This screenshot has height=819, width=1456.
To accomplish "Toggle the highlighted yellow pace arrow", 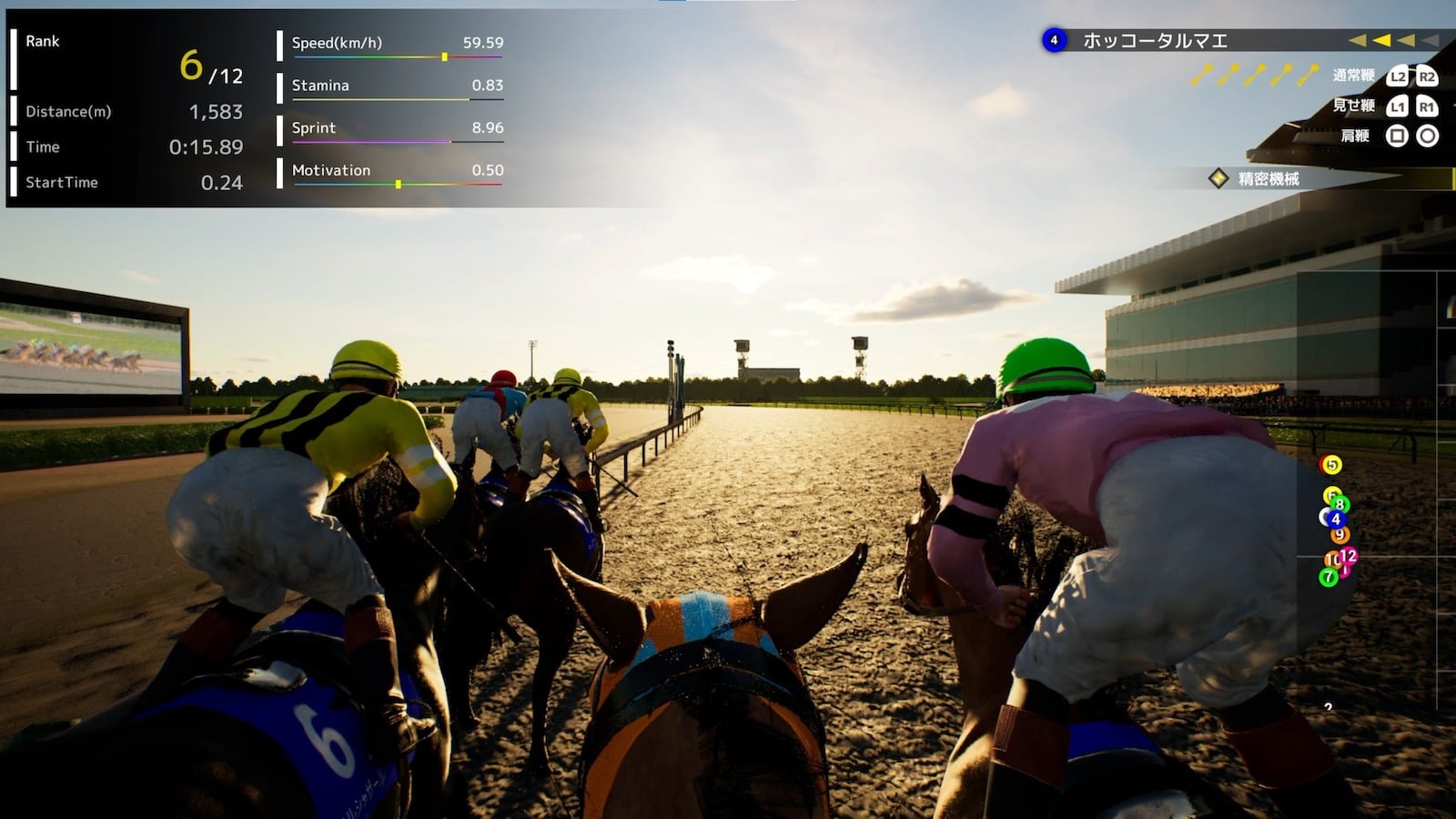I will coord(1380,41).
